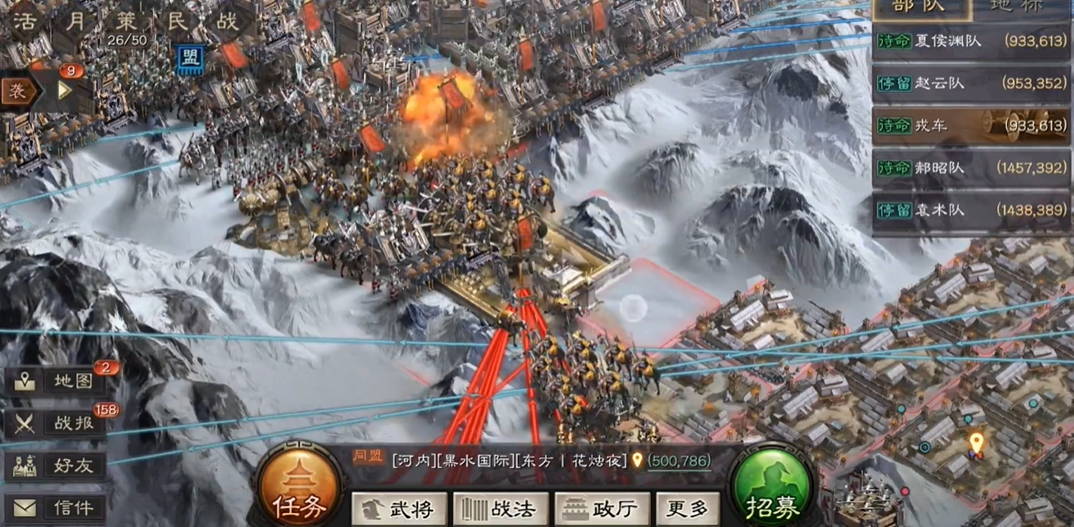This screenshot has width=1074, height=527.
Task: Select the 郝昭队 troop row
Action: coord(972,168)
